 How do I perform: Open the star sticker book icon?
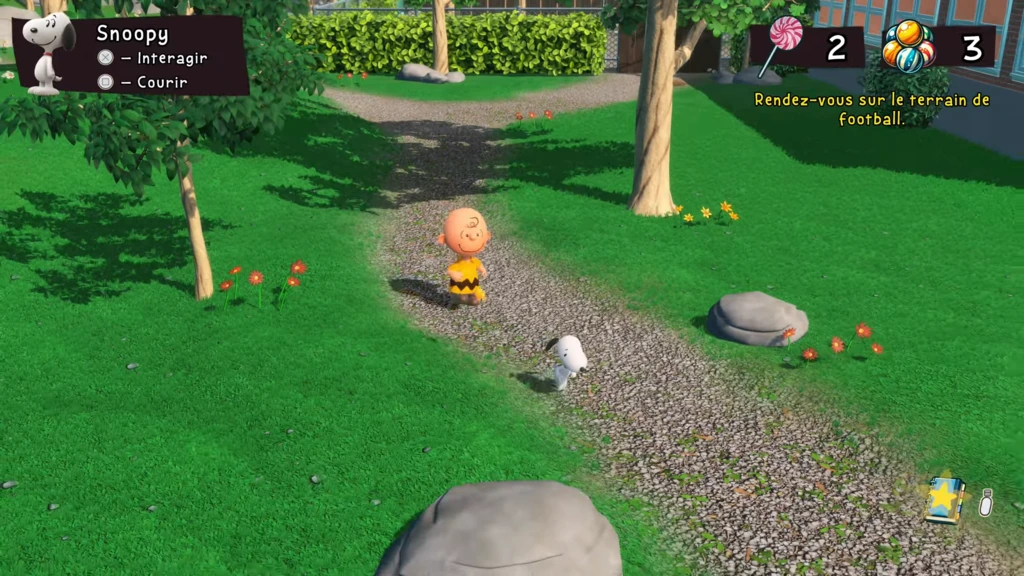tap(943, 497)
